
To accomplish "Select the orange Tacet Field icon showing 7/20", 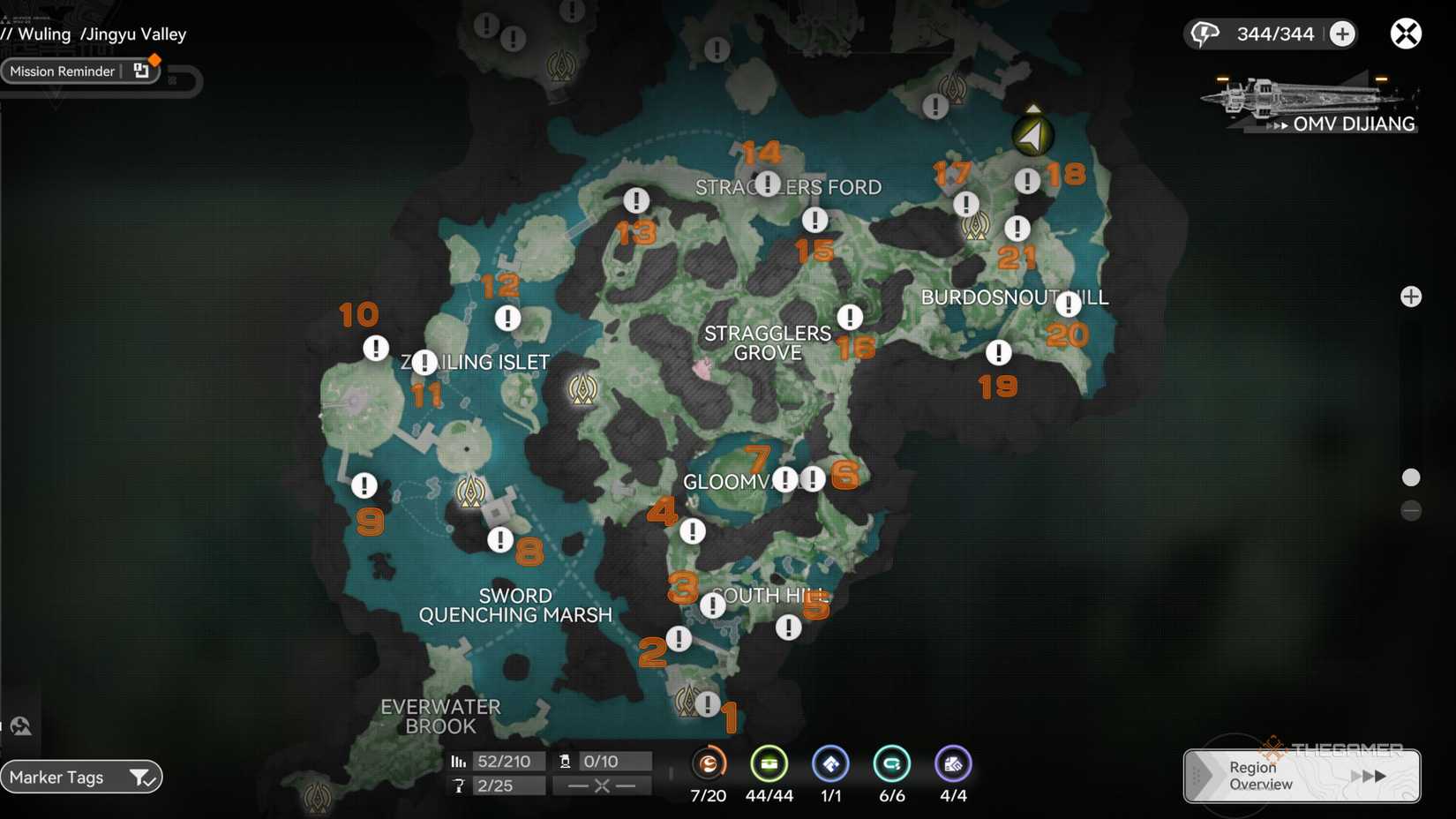I will [x=709, y=764].
